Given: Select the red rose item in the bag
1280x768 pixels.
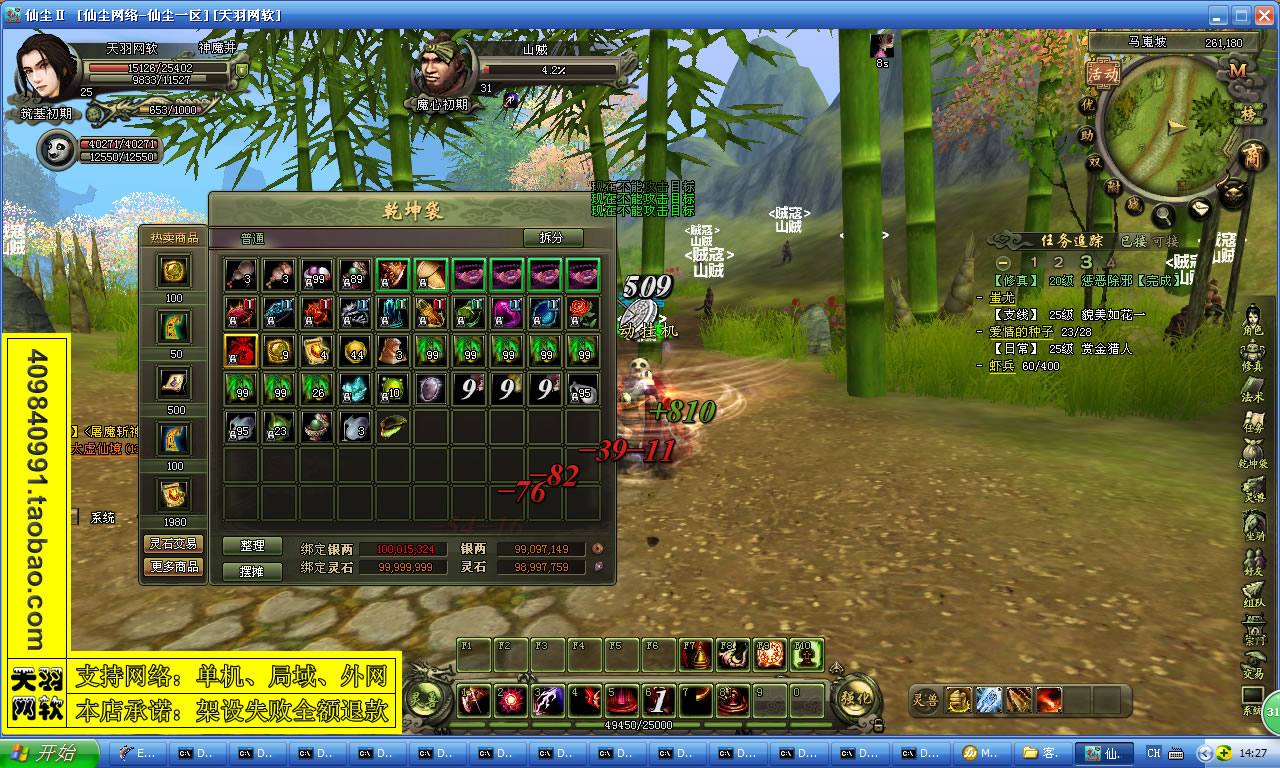Looking at the screenshot, I should tap(582, 312).
